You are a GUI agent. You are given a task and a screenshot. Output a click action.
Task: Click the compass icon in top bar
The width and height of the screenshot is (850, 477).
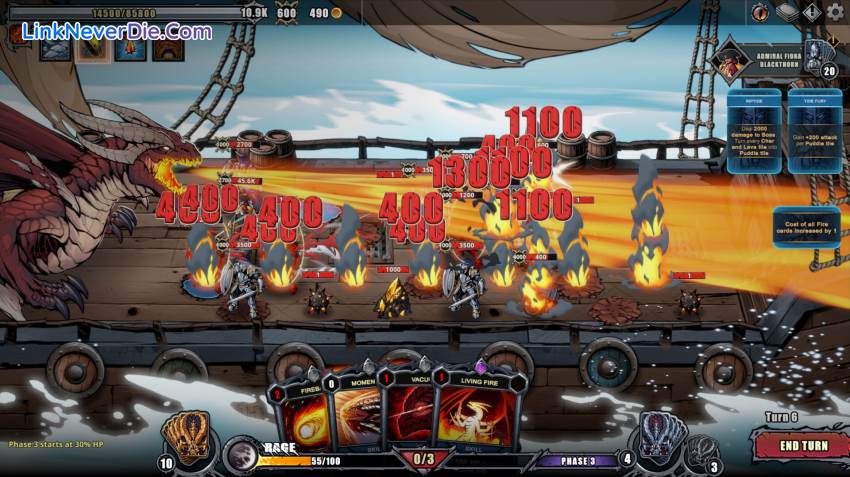click(762, 12)
